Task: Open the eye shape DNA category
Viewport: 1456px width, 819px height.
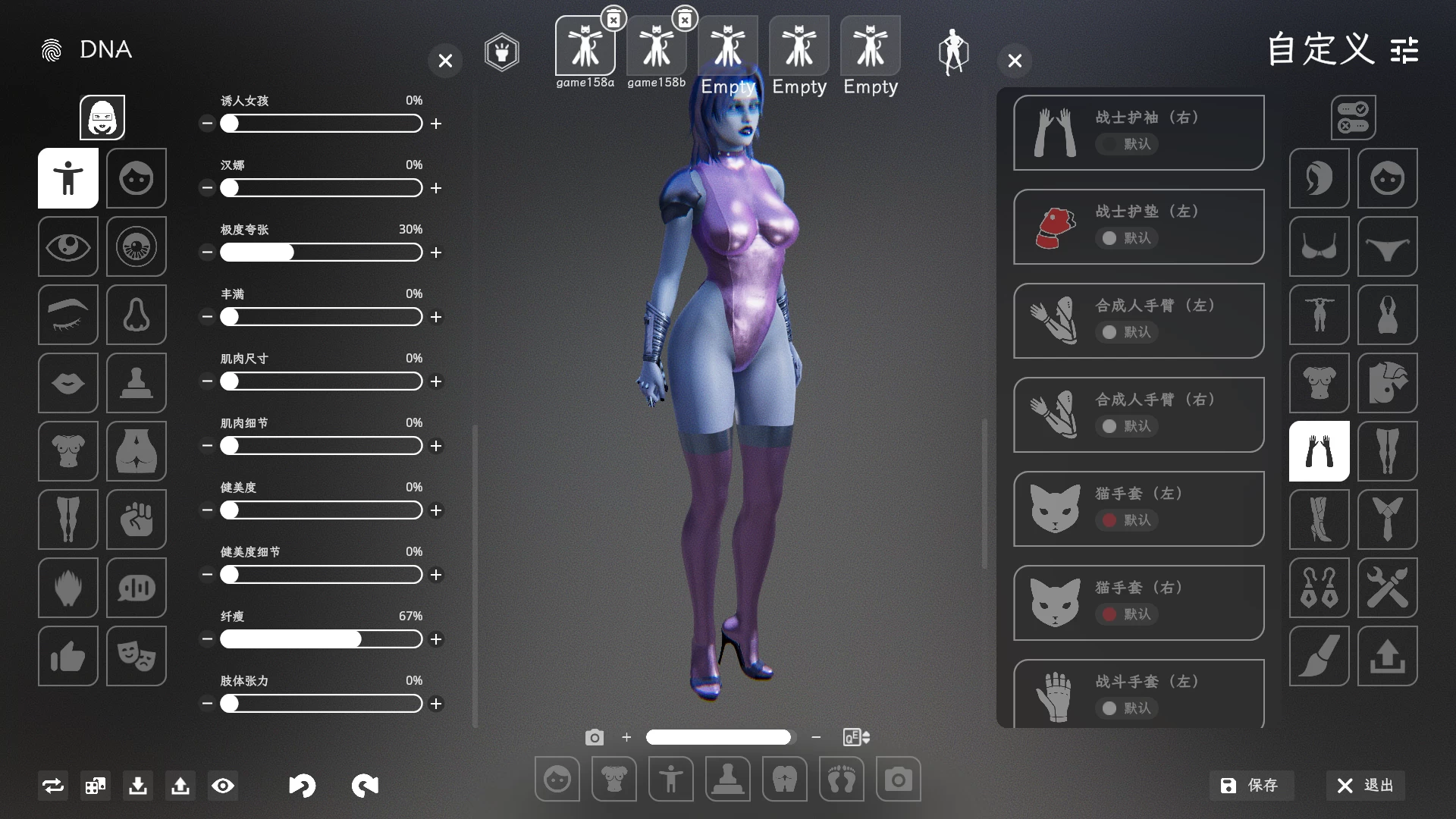Action: [68, 246]
